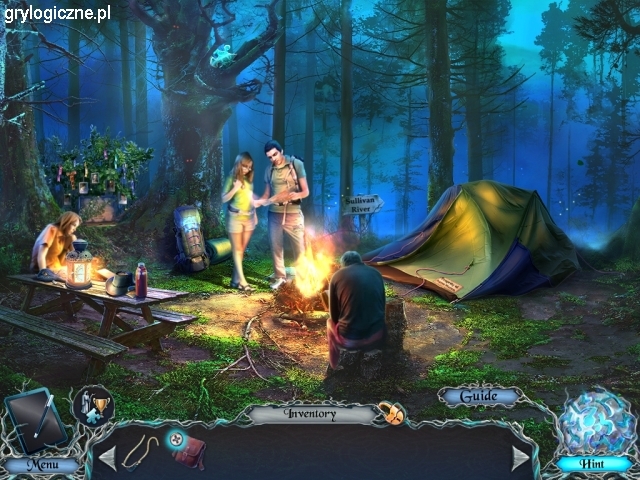Viewport: 640px width, 480px height.
Task: Open the Menu button
Action: coord(40,465)
